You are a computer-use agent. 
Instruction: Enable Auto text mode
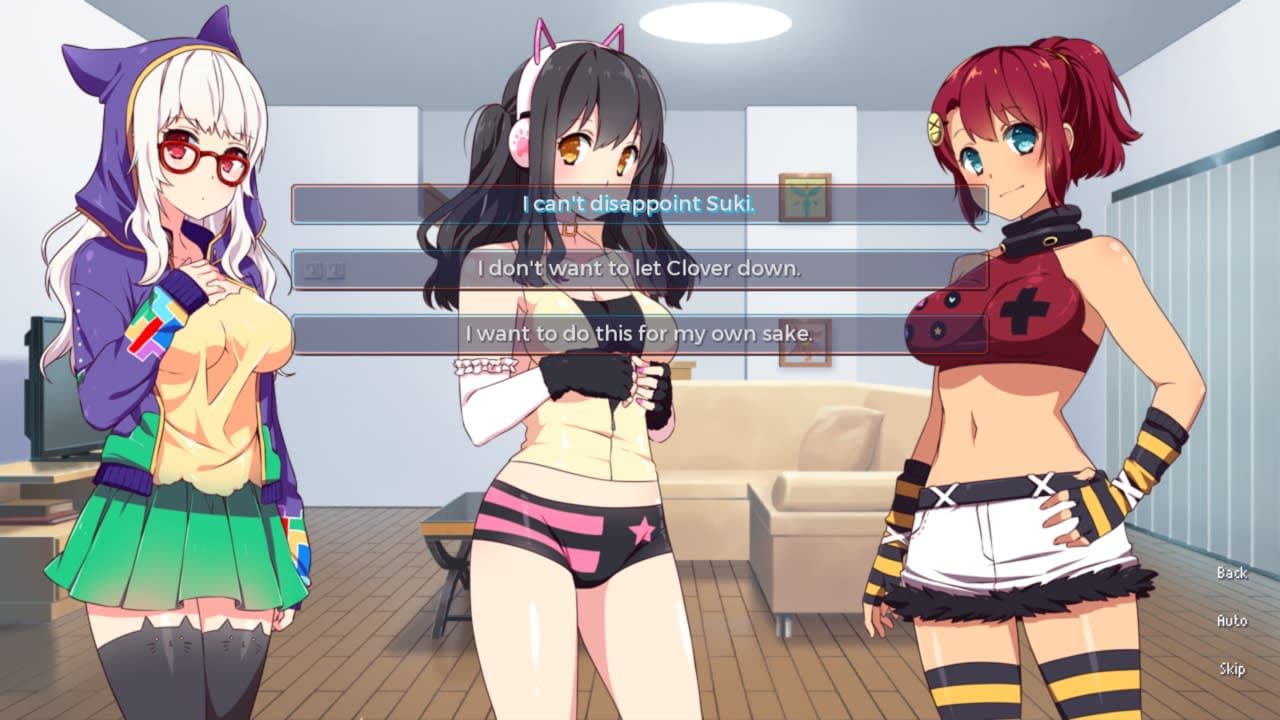1232,620
